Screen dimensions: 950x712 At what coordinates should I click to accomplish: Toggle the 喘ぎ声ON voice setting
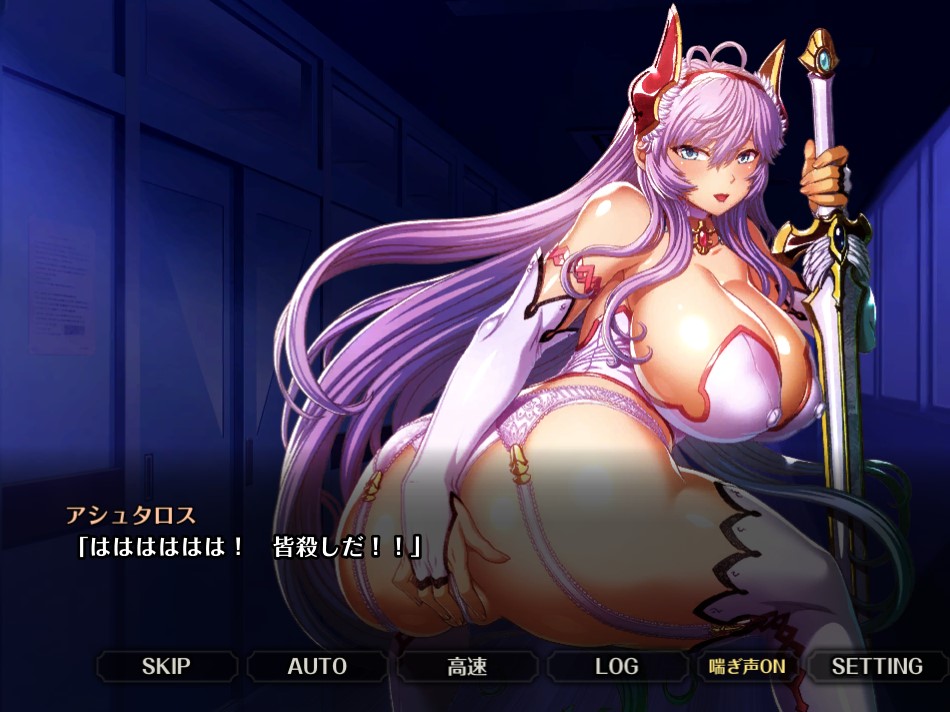(x=748, y=666)
